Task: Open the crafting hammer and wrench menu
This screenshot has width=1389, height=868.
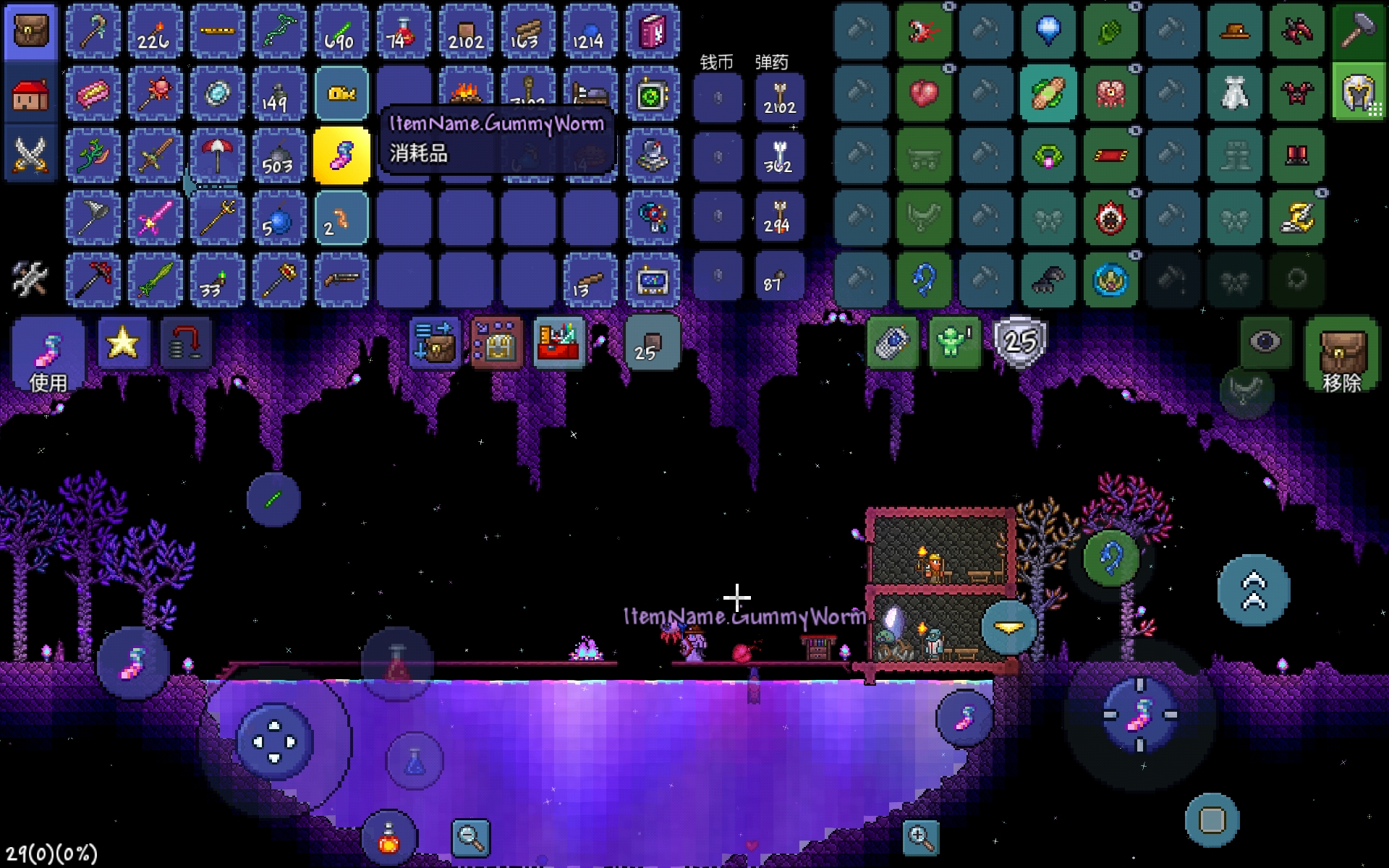Action: (x=30, y=279)
